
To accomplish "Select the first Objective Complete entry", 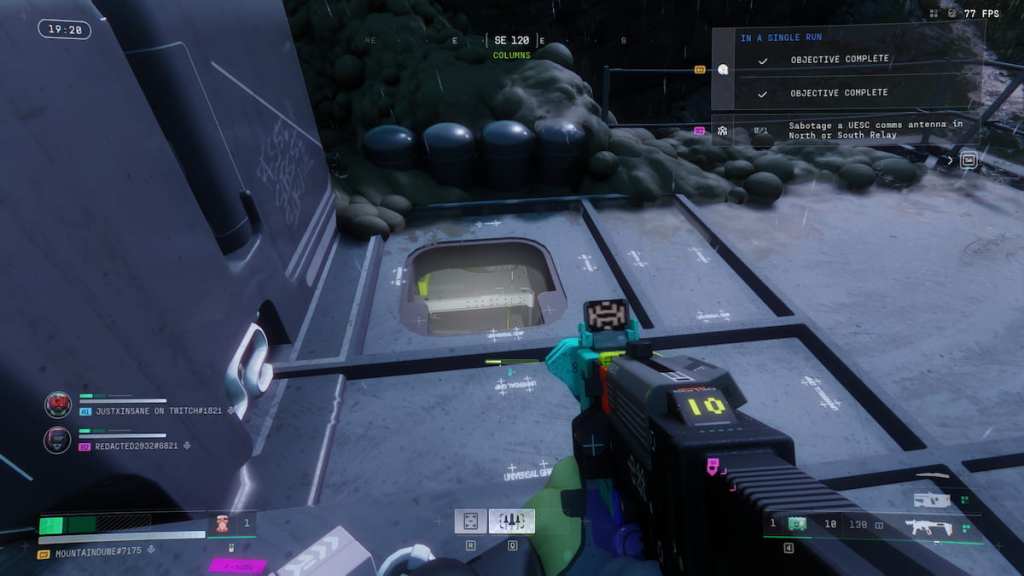I will tap(839, 59).
